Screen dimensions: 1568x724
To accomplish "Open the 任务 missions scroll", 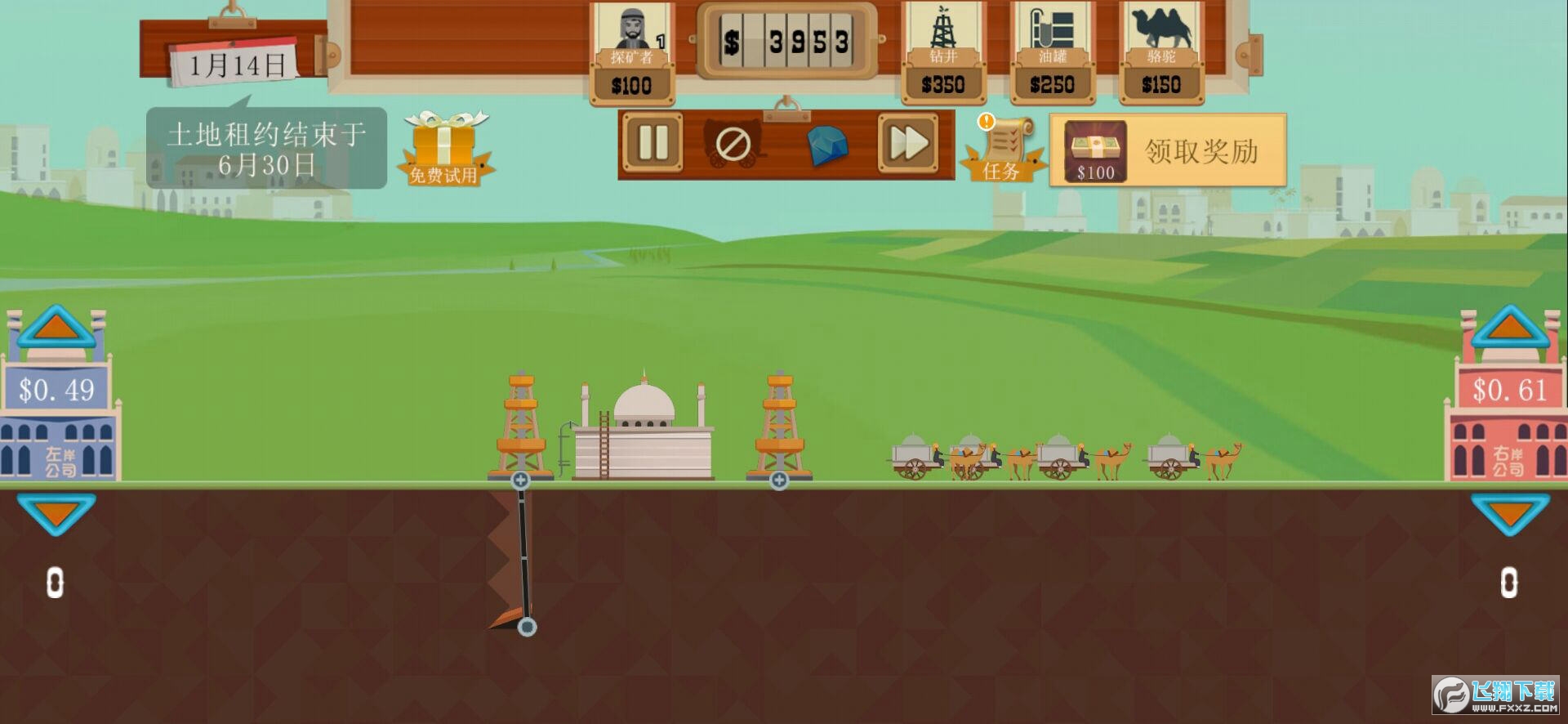I will pyautogui.click(x=1003, y=150).
